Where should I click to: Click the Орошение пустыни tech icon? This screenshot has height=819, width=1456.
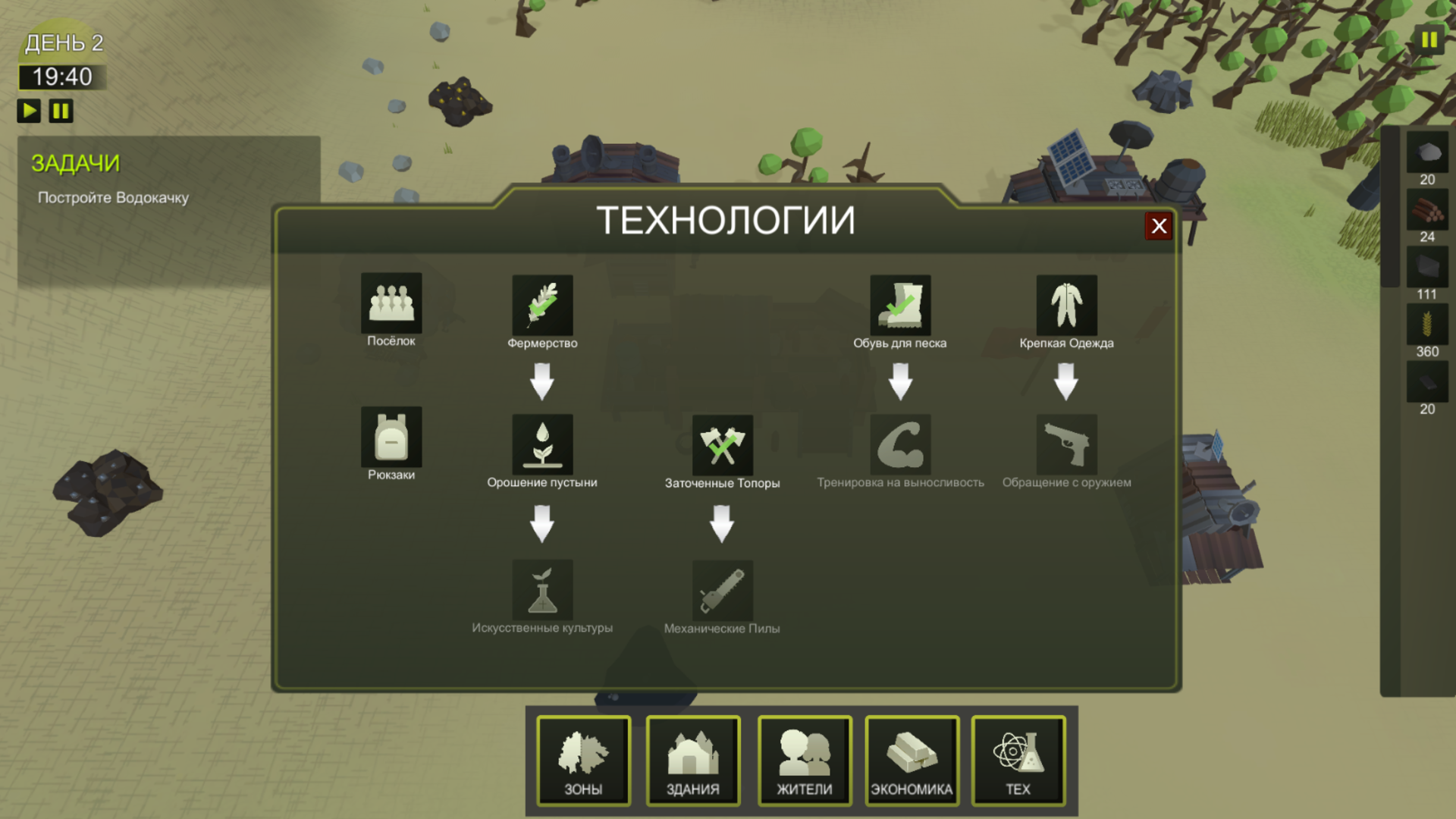[x=543, y=446]
